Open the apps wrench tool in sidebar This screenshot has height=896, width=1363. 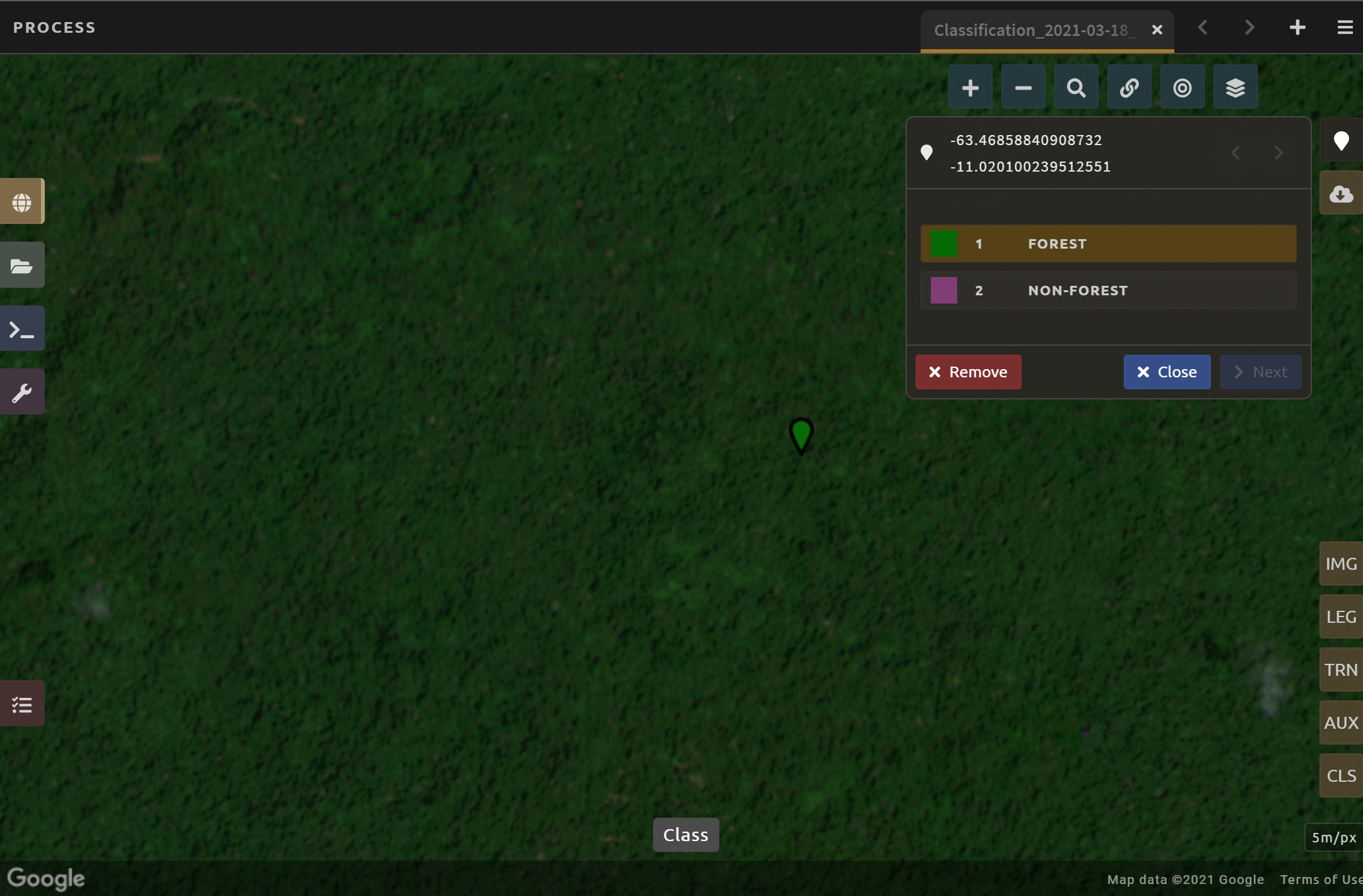point(22,391)
